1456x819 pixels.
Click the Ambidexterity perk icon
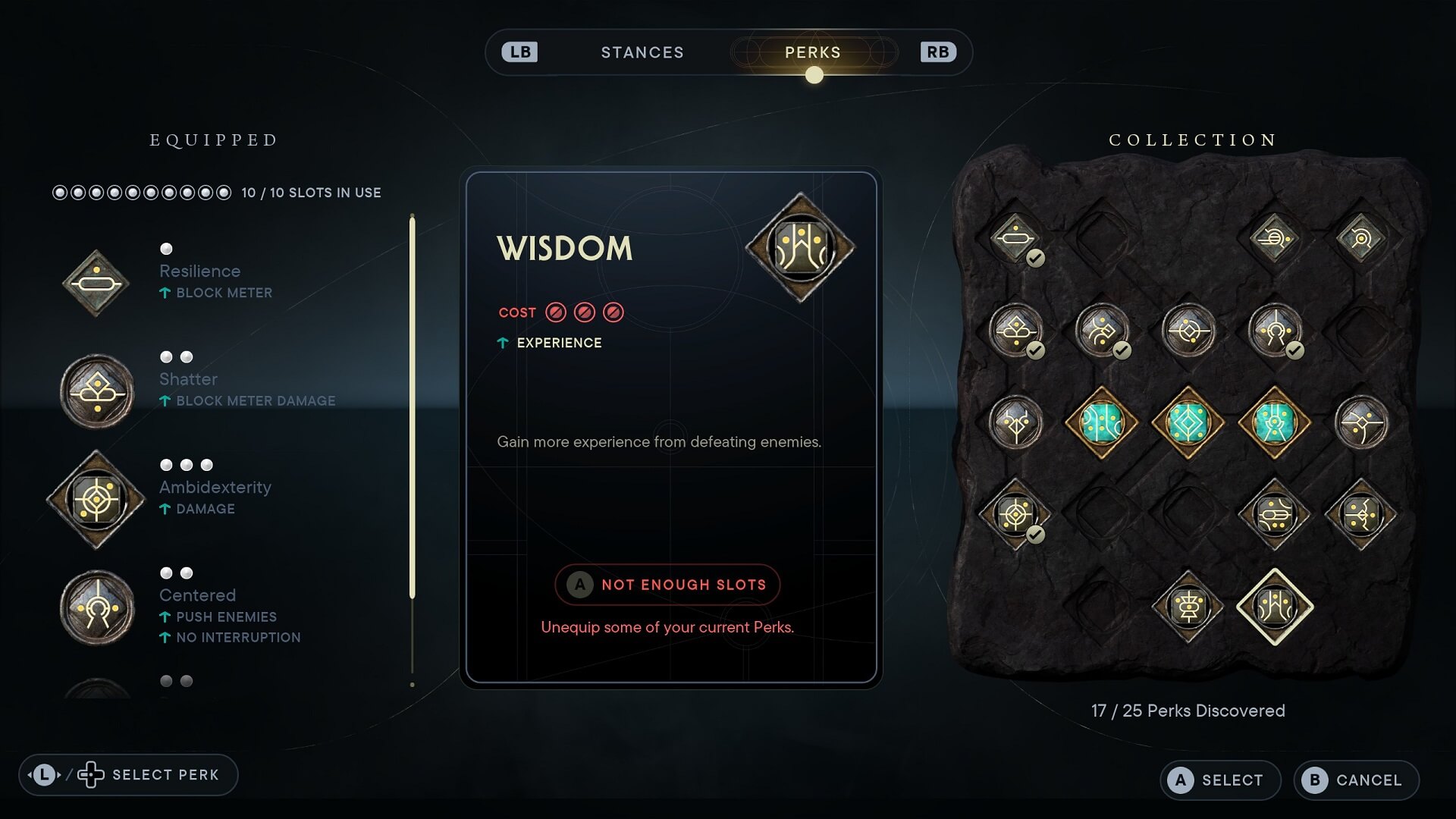96,500
